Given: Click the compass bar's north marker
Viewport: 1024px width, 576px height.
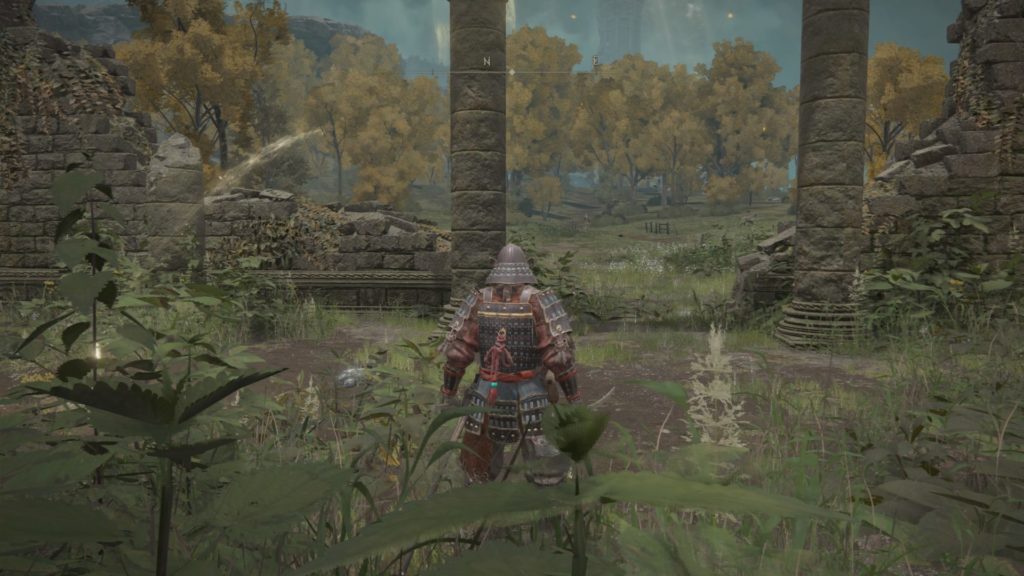Looking at the screenshot, I should coord(487,62).
